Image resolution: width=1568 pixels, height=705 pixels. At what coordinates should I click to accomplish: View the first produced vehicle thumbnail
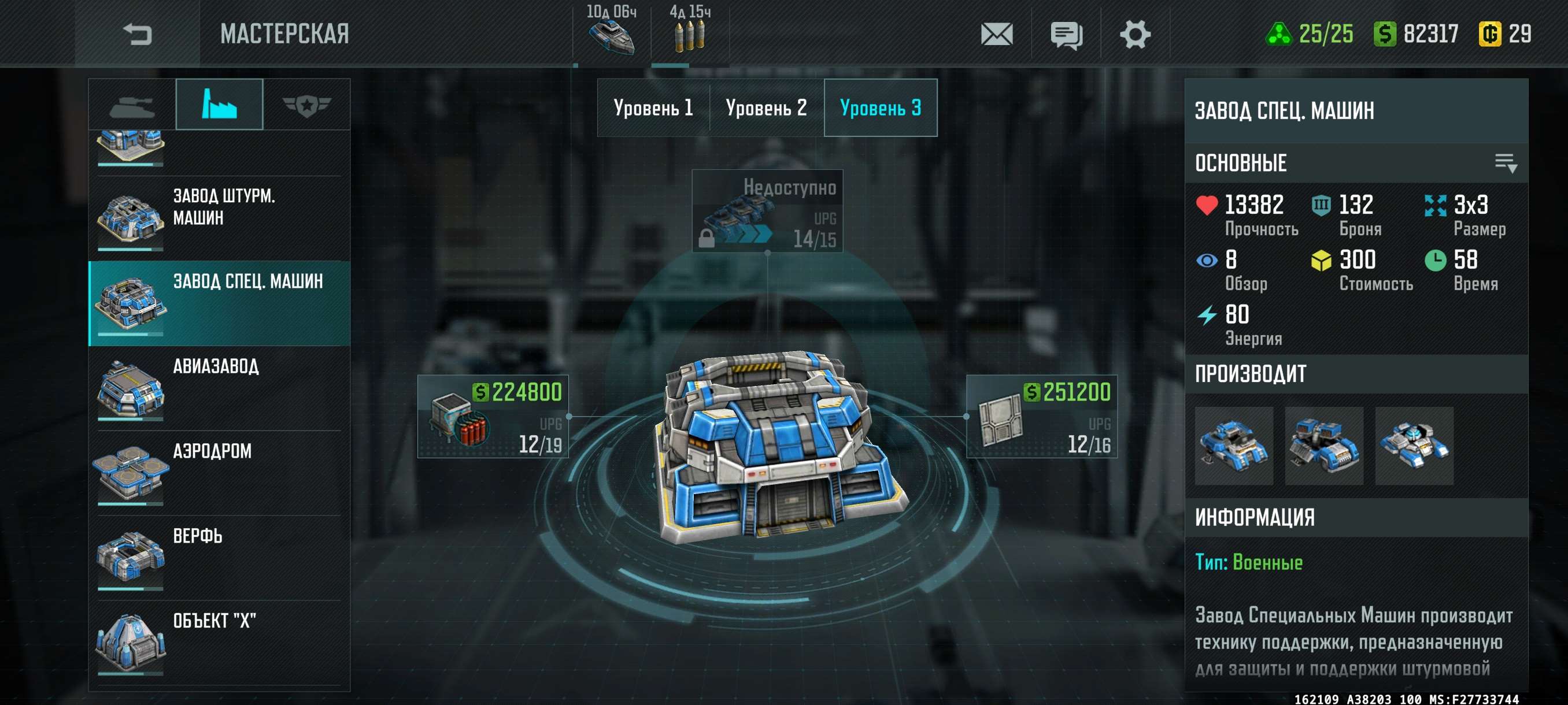(x=1234, y=446)
